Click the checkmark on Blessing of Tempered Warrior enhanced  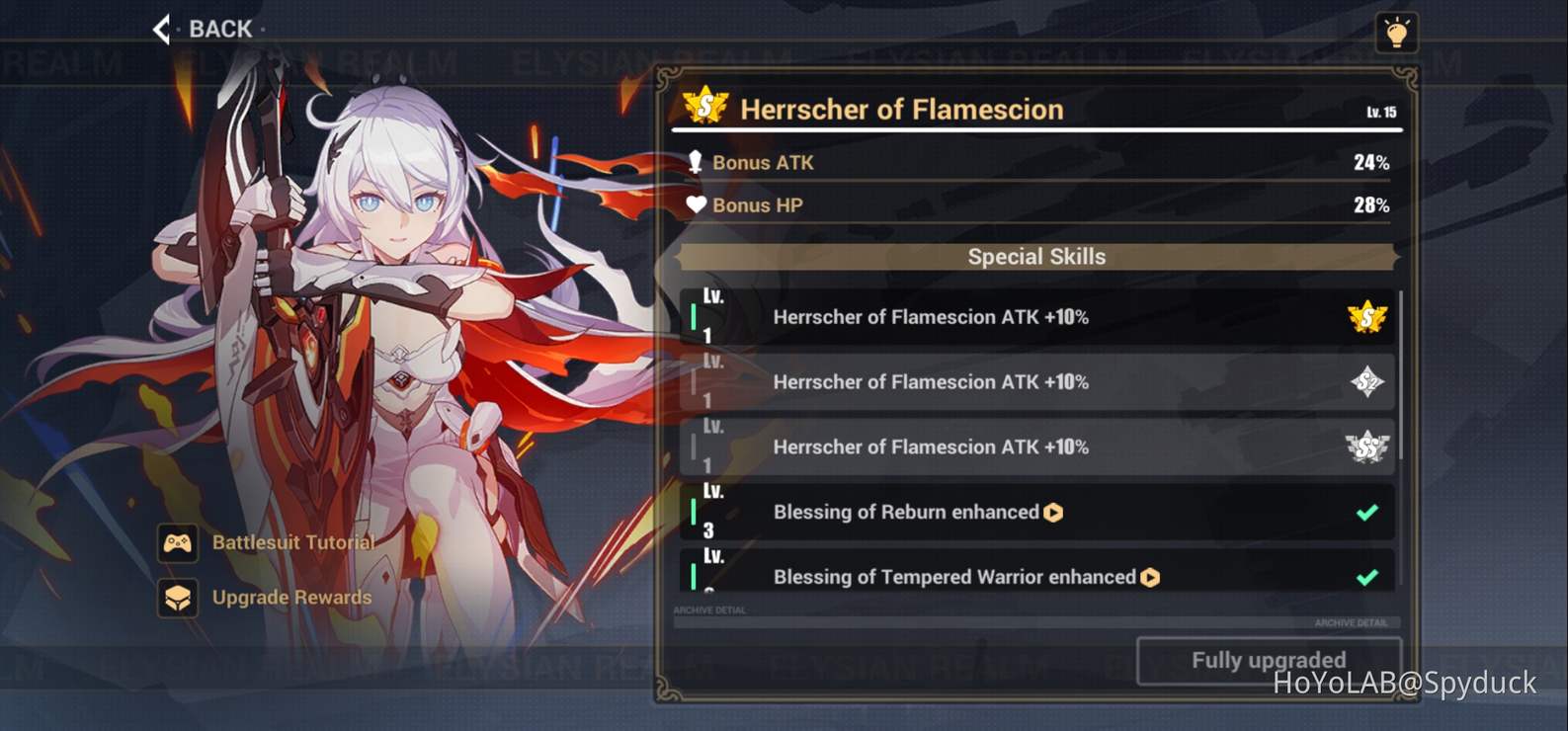pos(1367,576)
